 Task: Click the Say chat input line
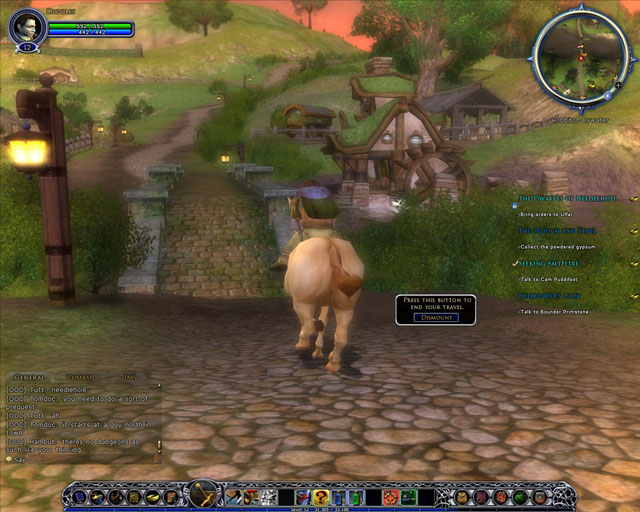point(80,460)
